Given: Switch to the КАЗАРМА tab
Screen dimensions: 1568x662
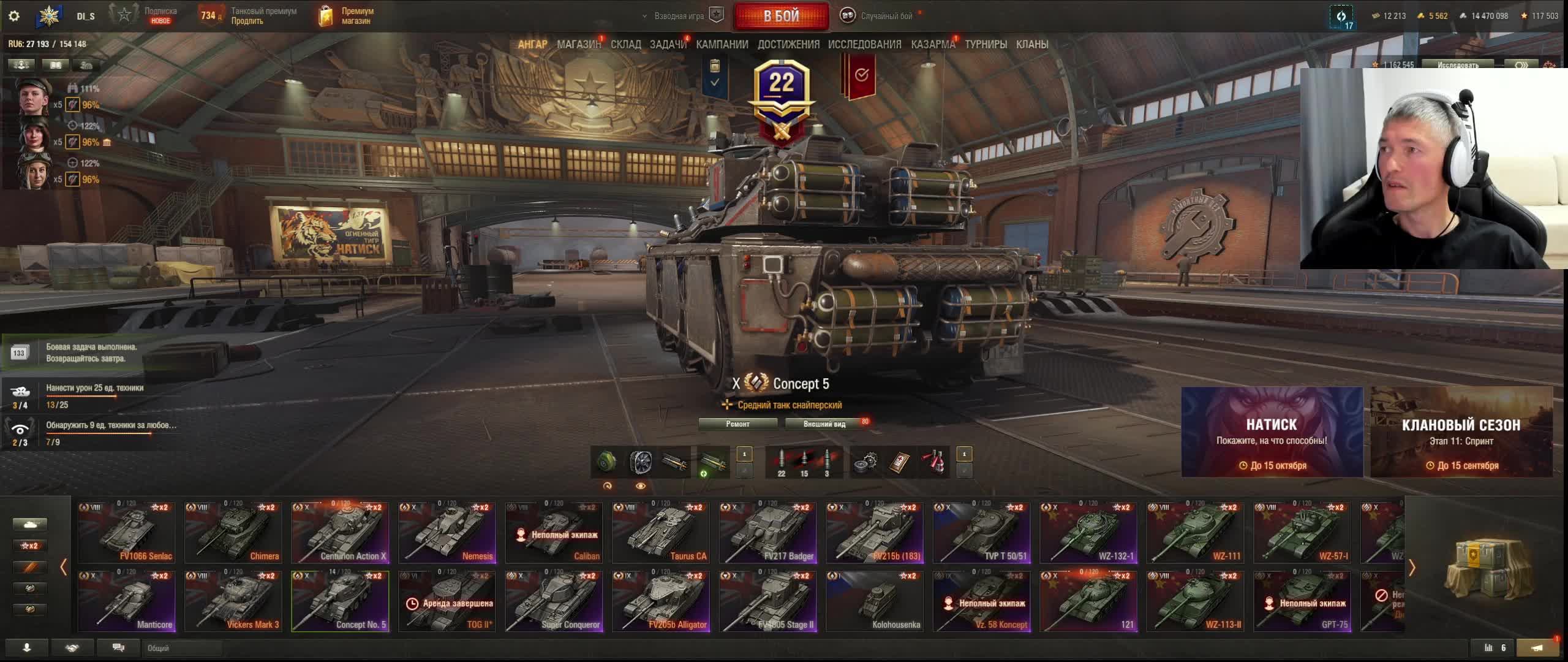Looking at the screenshot, I should click(x=932, y=44).
